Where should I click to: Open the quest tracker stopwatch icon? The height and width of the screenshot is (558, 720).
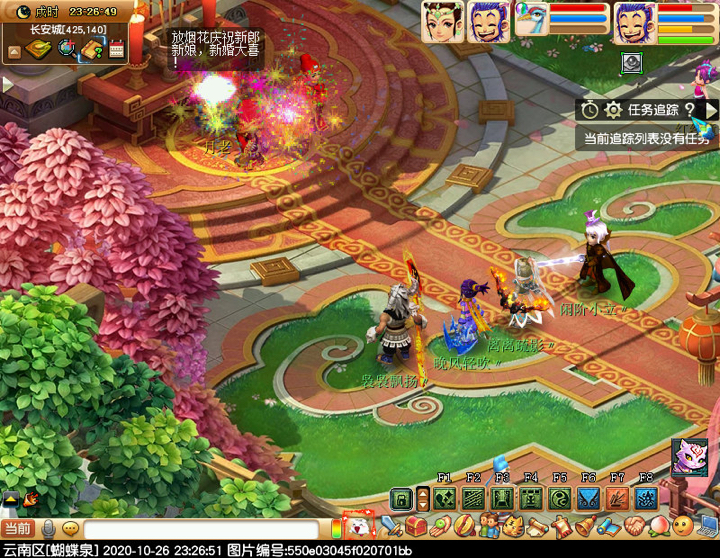click(590, 110)
